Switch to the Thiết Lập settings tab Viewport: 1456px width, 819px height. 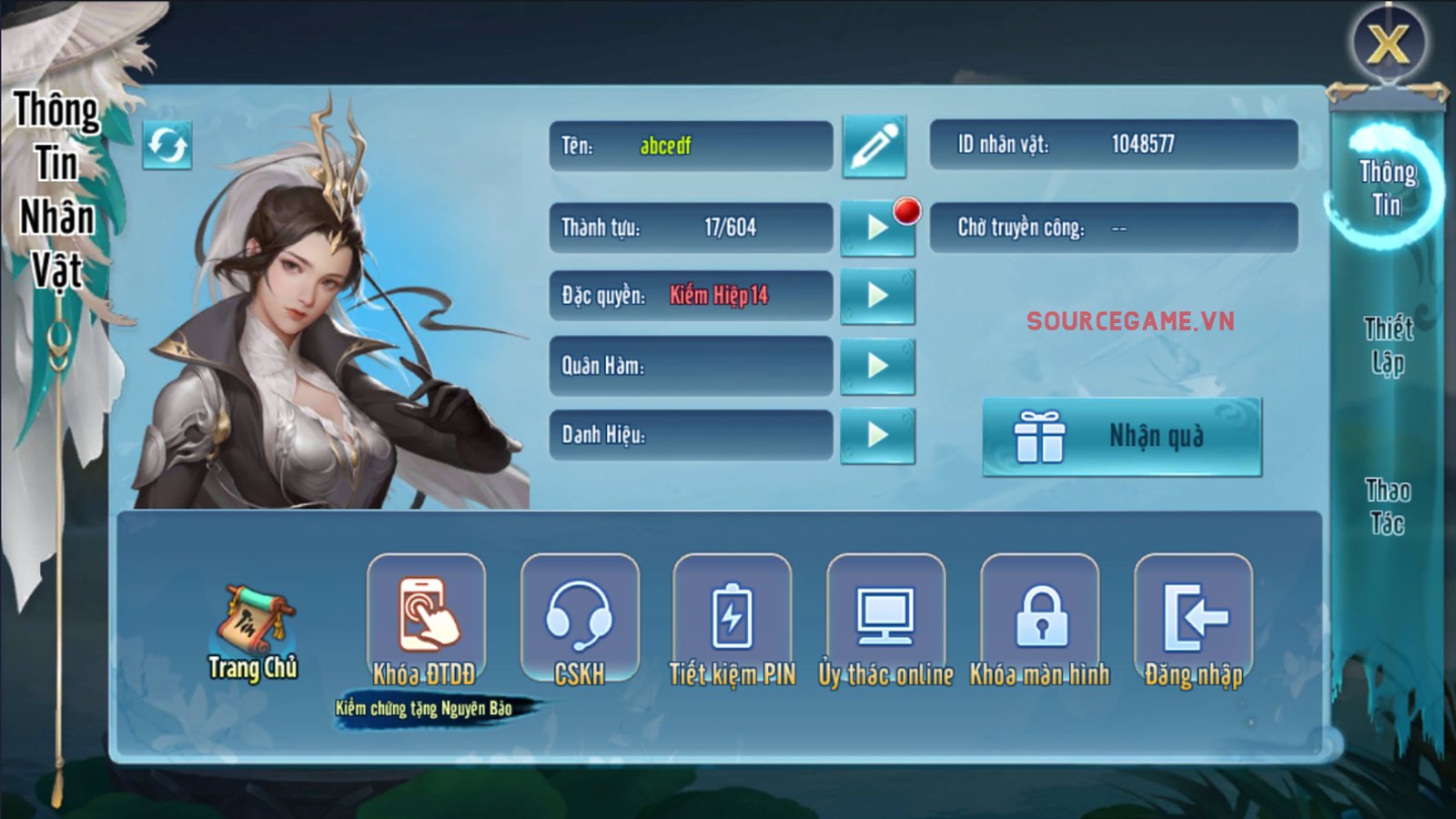click(1388, 345)
